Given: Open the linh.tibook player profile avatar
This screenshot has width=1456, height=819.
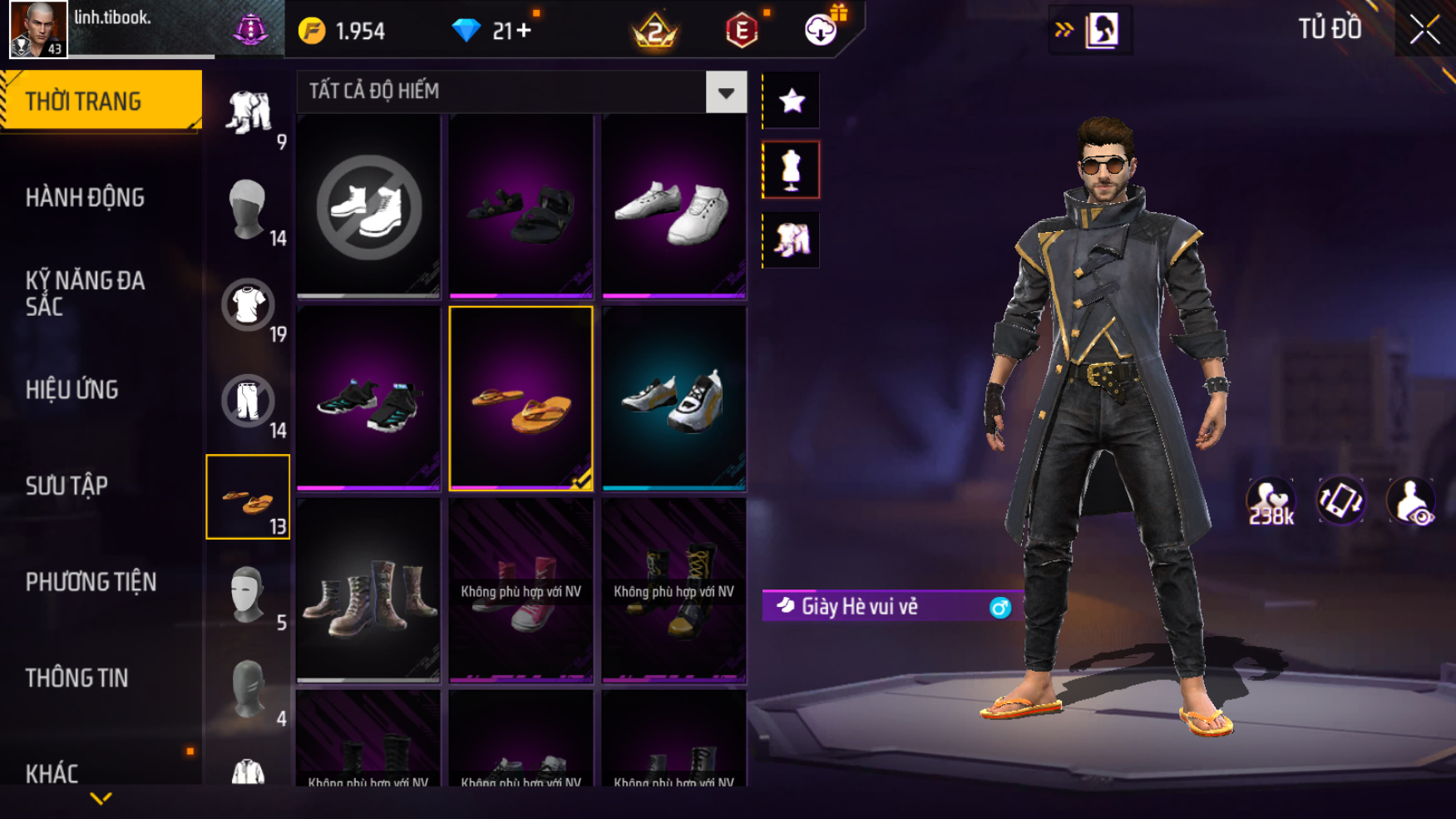Looking at the screenshot, I should point(38,29).
